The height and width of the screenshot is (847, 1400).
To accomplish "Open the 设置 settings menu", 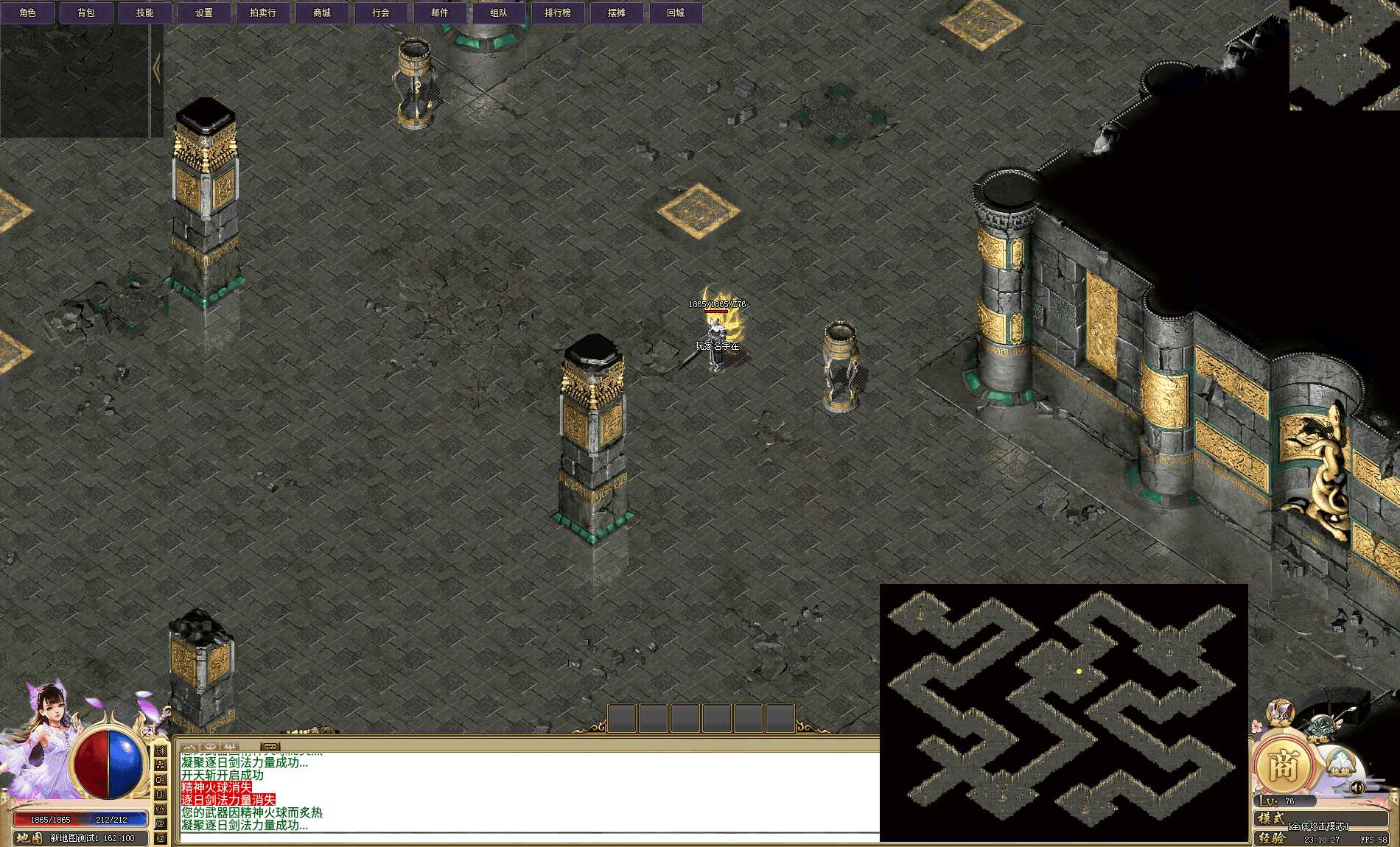I will [x=204, y=13].
